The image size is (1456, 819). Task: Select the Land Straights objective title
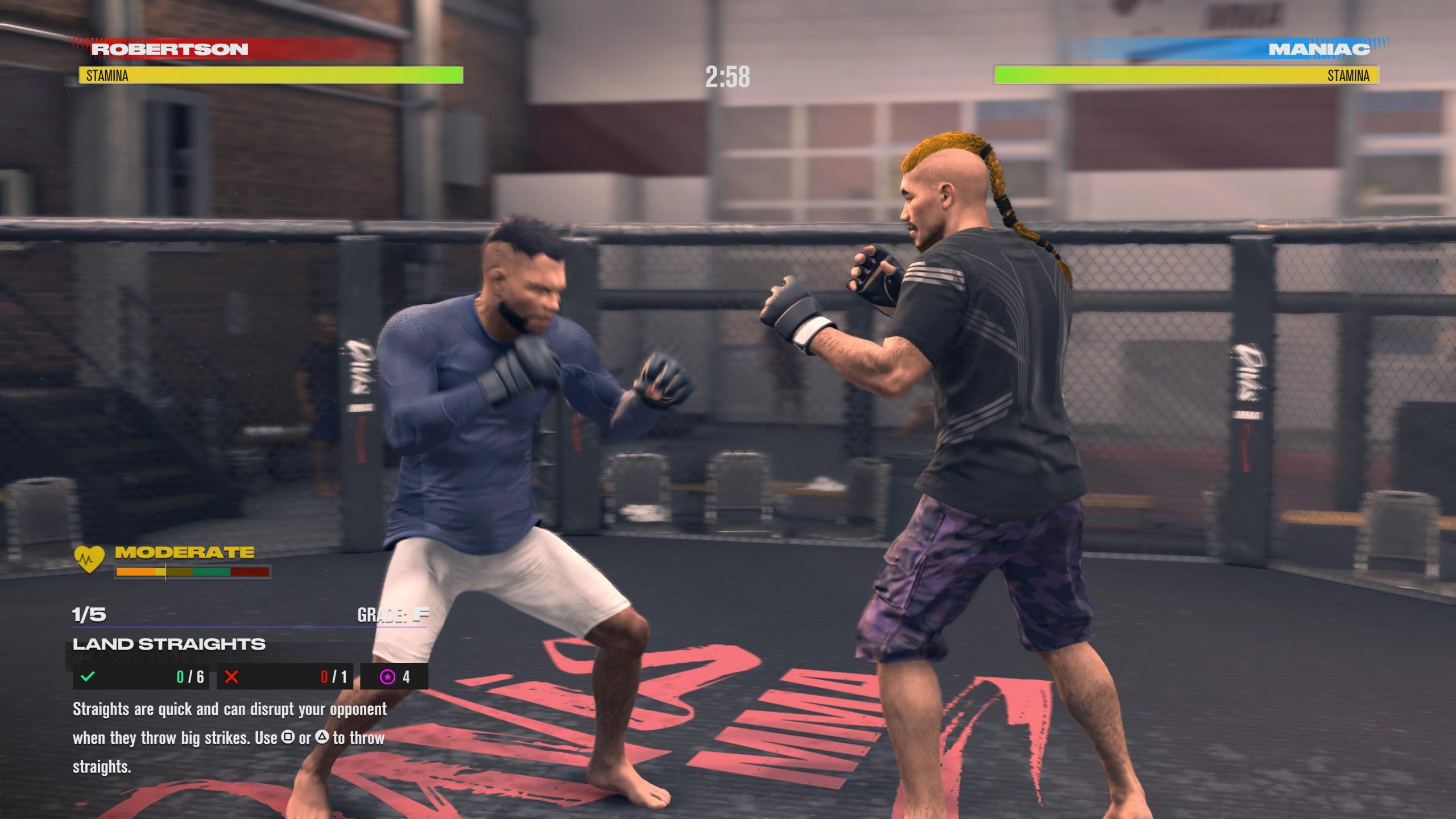[x=169, y=644]
